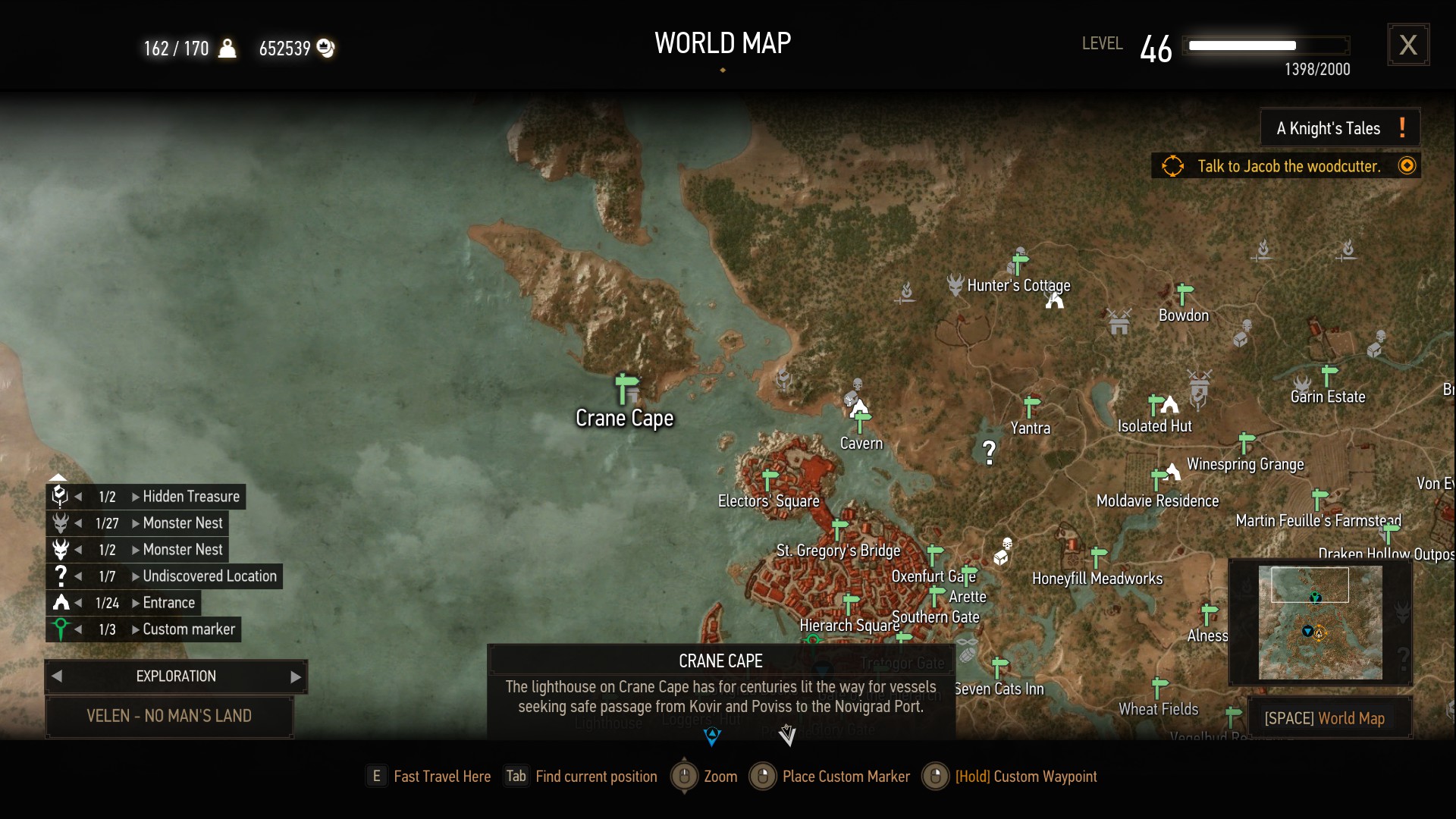This screenshot has height=819, width=1456.
Task: Collapse the map legend panel
Action: point(59,476)
